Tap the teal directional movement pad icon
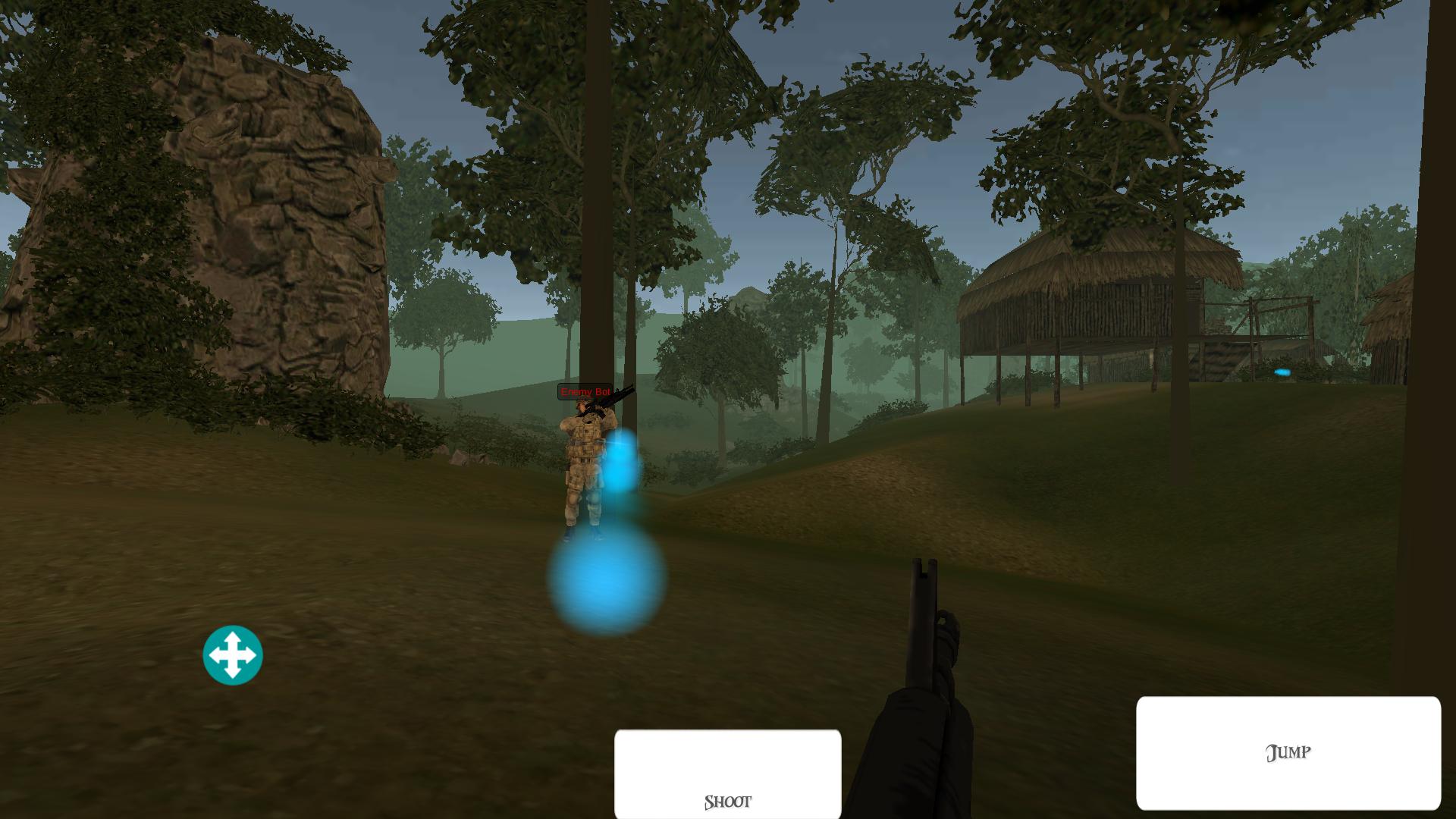Image resolution: width=1456 pixels, height=819 pixels. tap(233, 655)
